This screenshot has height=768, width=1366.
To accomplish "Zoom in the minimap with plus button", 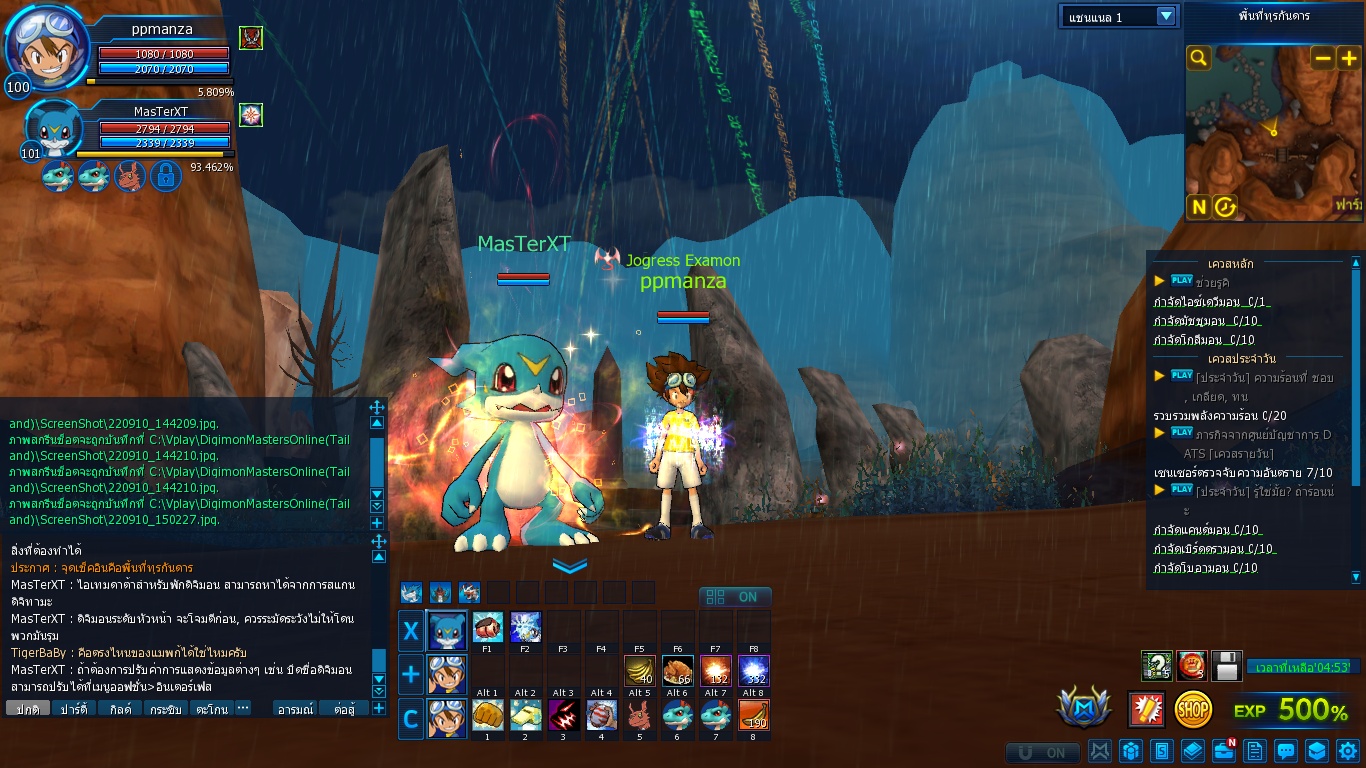I will coord(1348,58).
